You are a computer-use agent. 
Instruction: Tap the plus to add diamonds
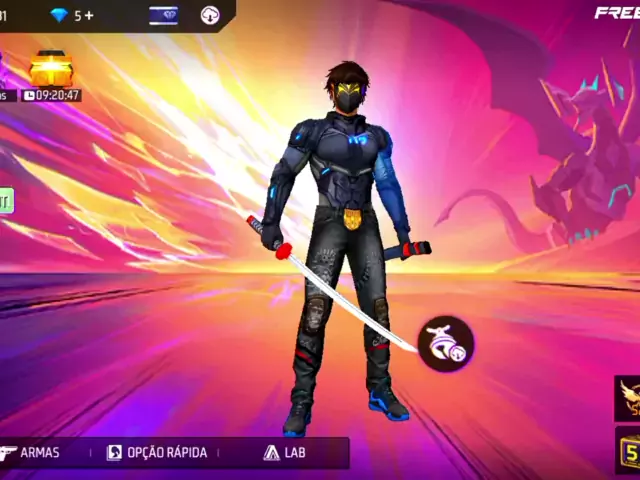point(89,15)
